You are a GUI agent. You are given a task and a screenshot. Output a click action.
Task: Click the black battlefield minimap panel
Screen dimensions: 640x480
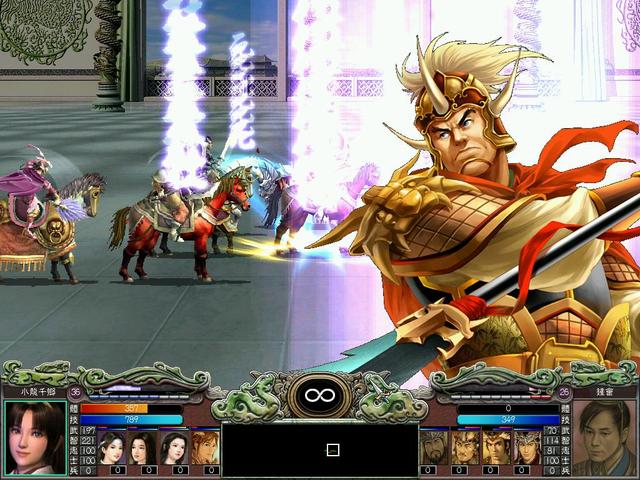tap(319, 449)
